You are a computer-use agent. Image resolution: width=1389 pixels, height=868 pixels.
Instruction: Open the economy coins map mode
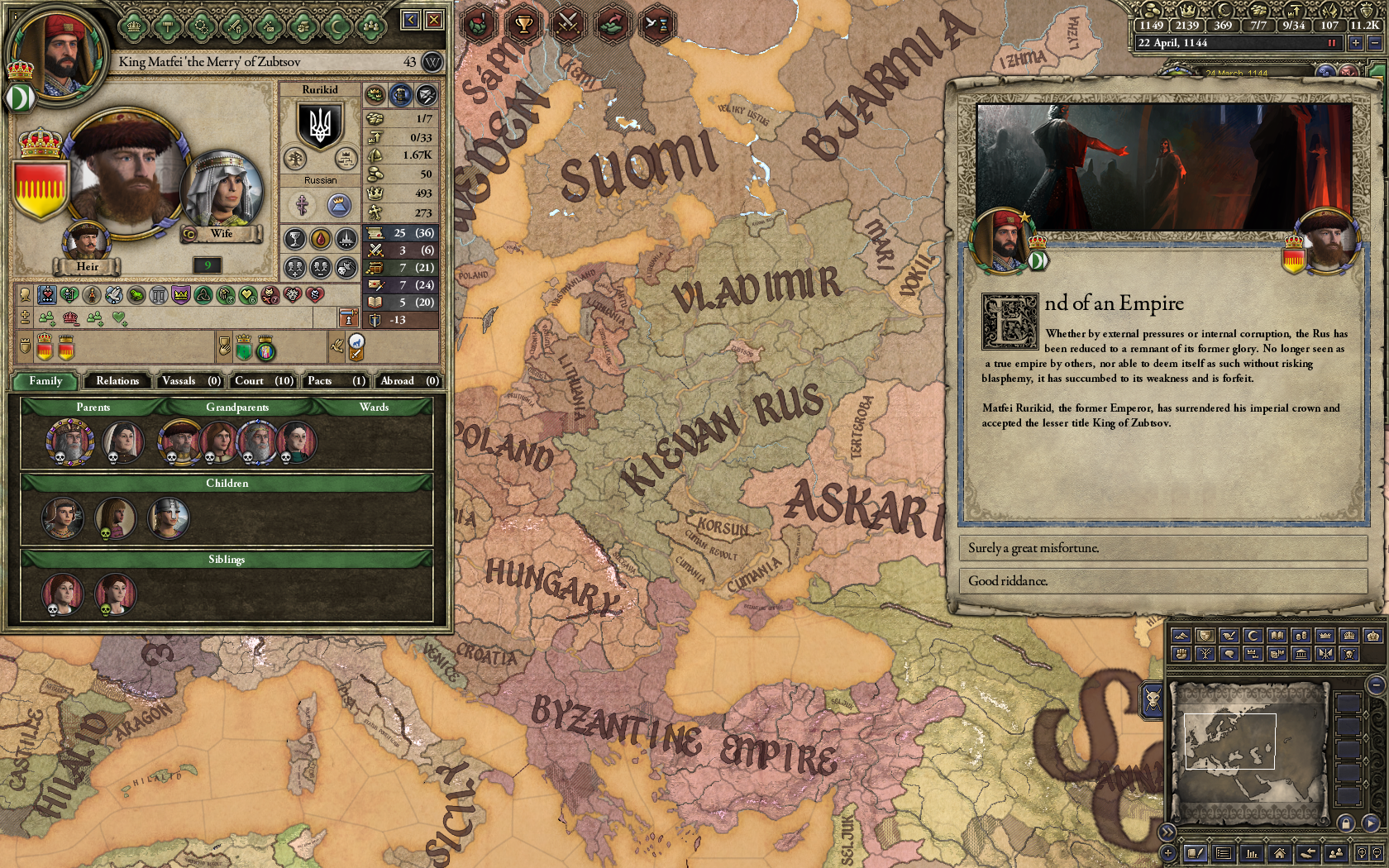click(x=1301, y=637)
